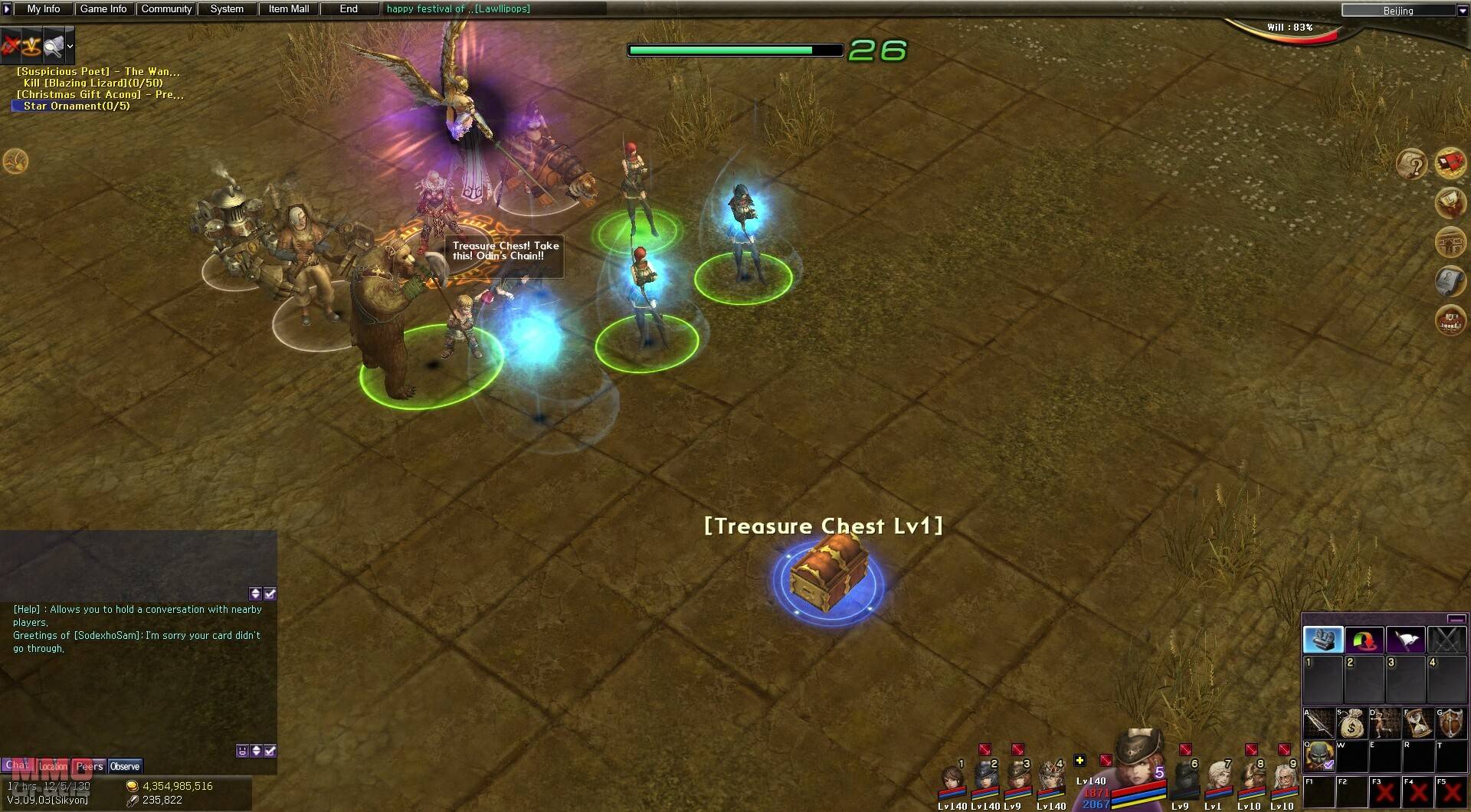The height and width of the screenshot is (812, 1471).
Task: Open the System menu
Action: (227, 9)
